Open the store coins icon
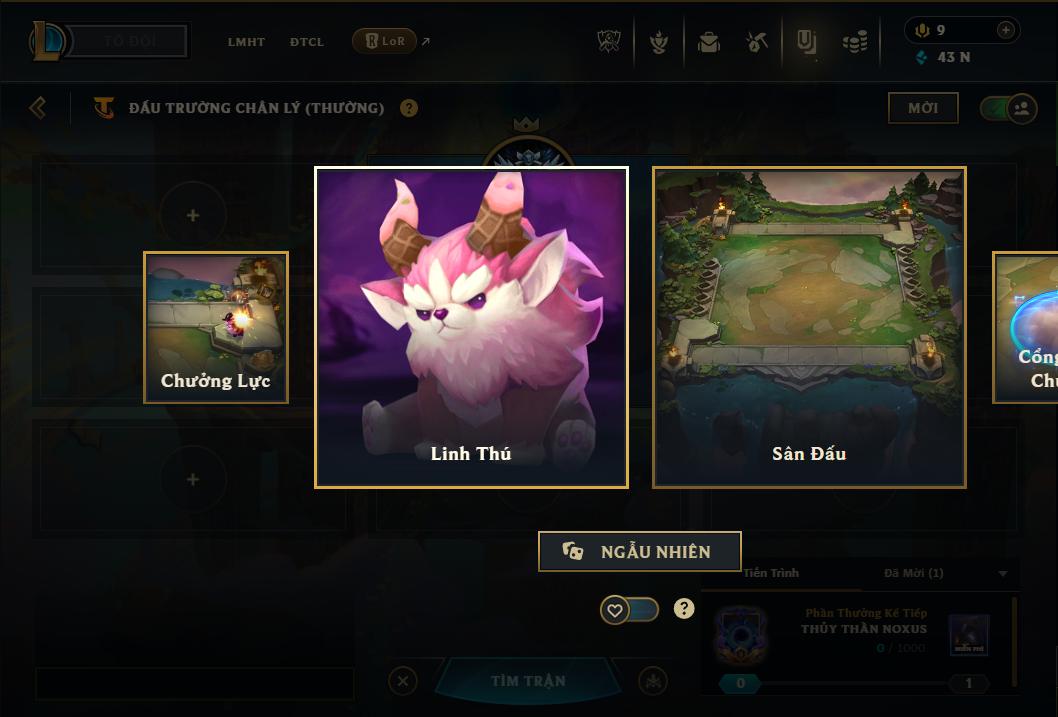 854,42
